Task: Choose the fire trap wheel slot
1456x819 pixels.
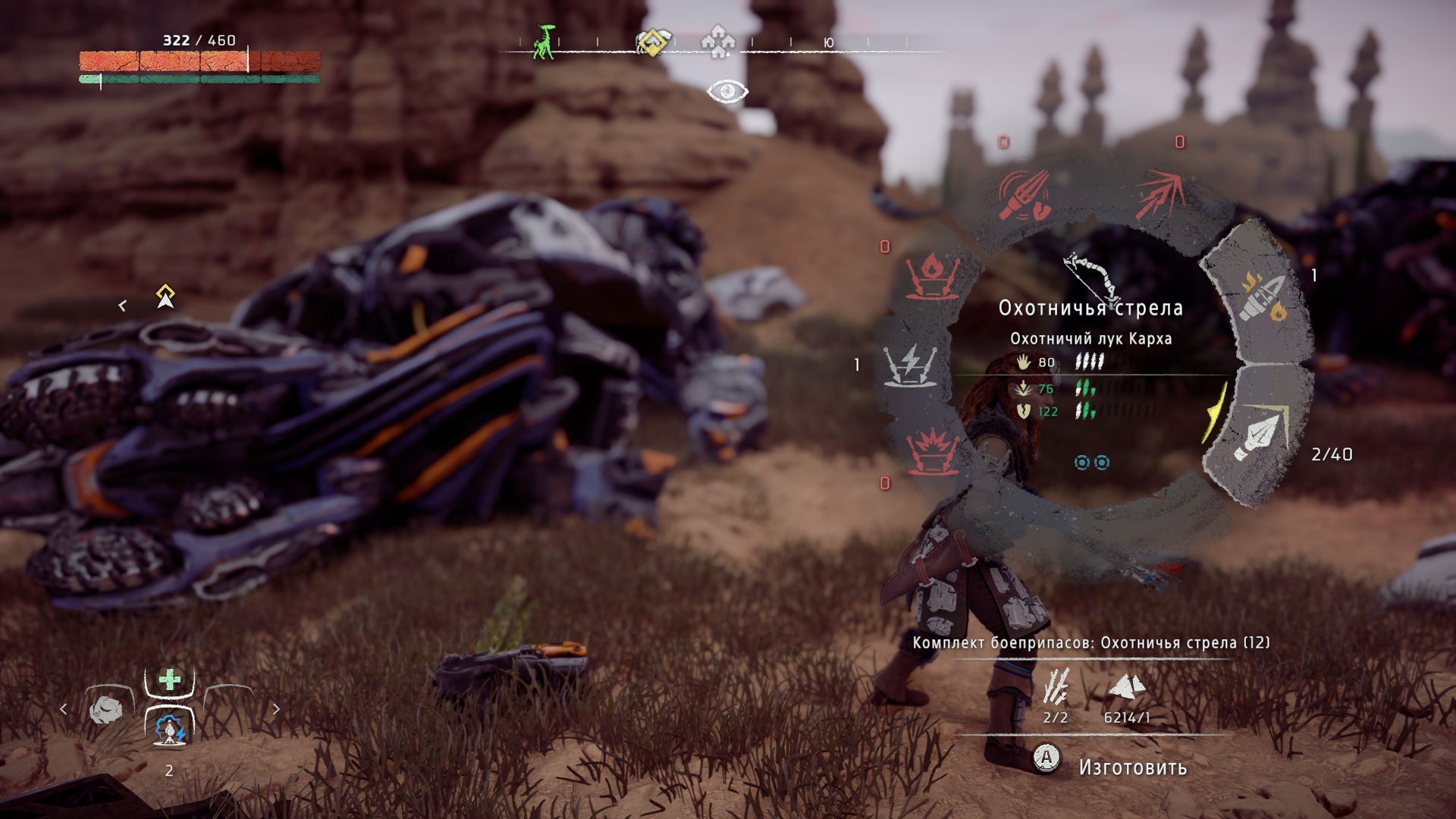Action: coord(931,277)
